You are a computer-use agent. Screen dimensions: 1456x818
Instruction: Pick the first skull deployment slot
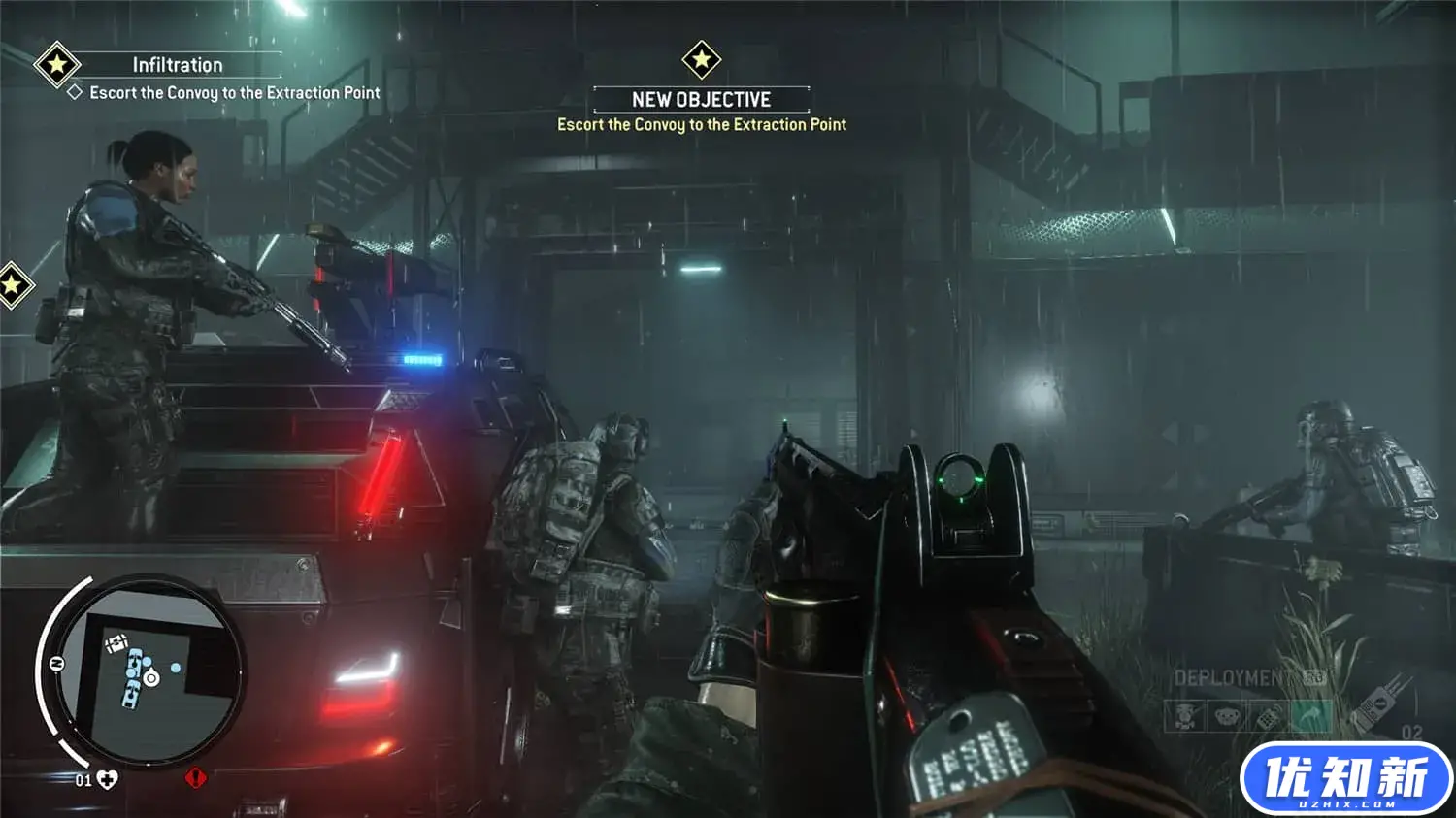1184,717
